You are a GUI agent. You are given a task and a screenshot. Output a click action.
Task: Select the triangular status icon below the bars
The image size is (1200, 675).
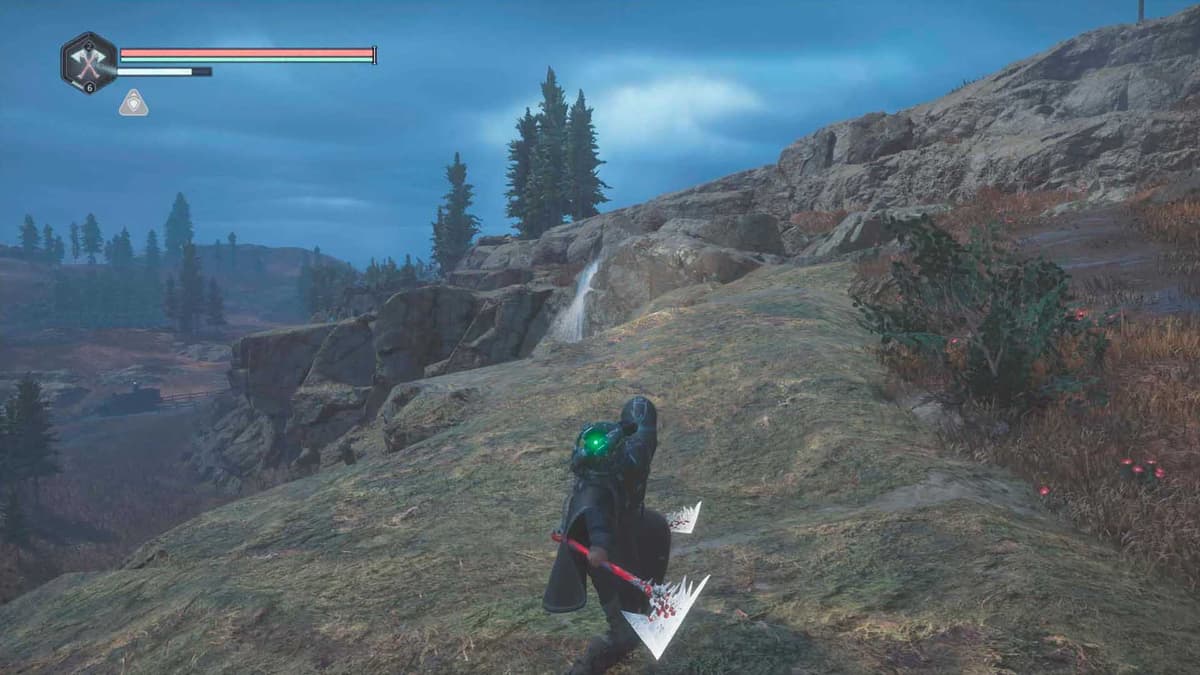click(133, 103)
